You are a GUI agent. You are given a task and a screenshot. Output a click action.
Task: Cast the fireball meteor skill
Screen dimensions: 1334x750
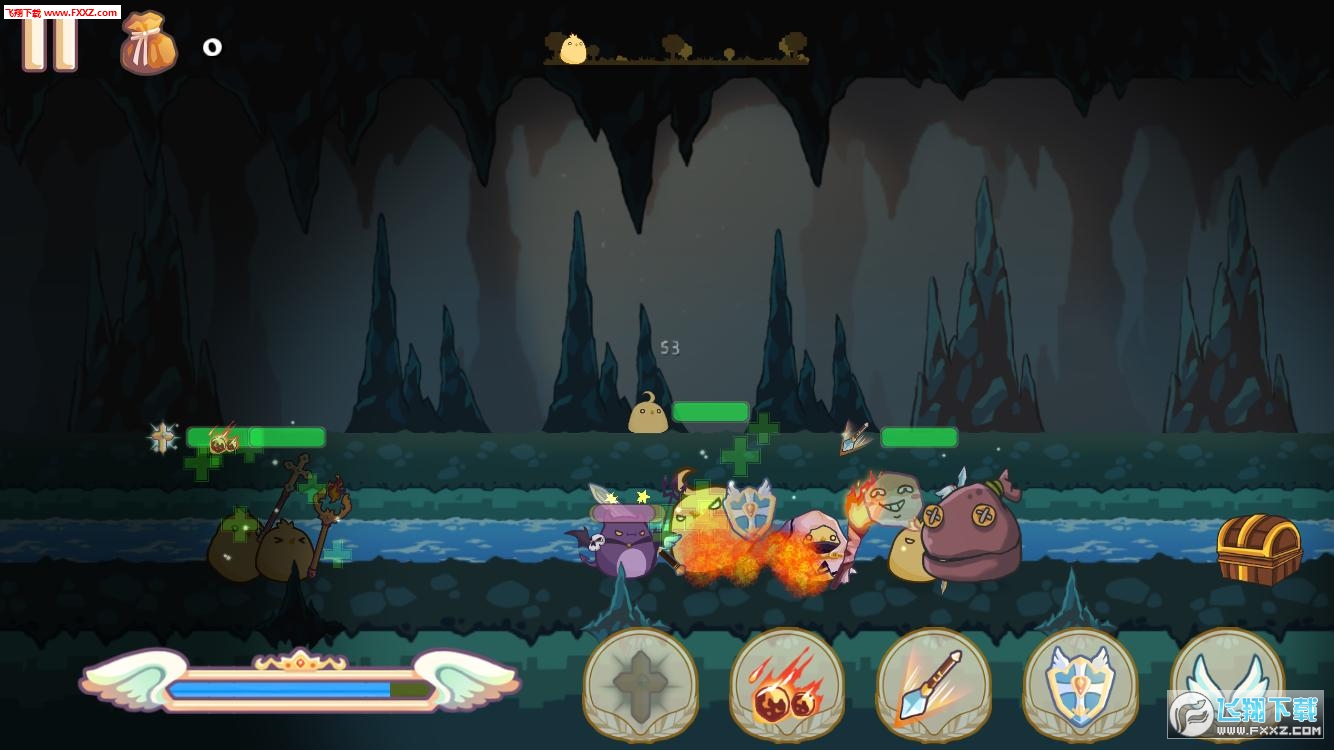(787, 685)
